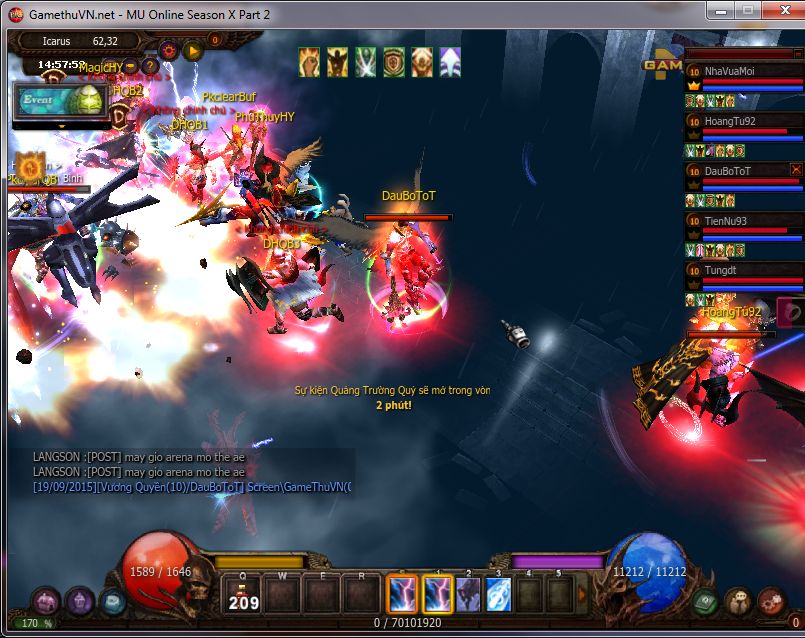Image resolution: width=805 pixels, height=638 pixels.
Task: Open the question mark help icon
Action: click(150, 67)
